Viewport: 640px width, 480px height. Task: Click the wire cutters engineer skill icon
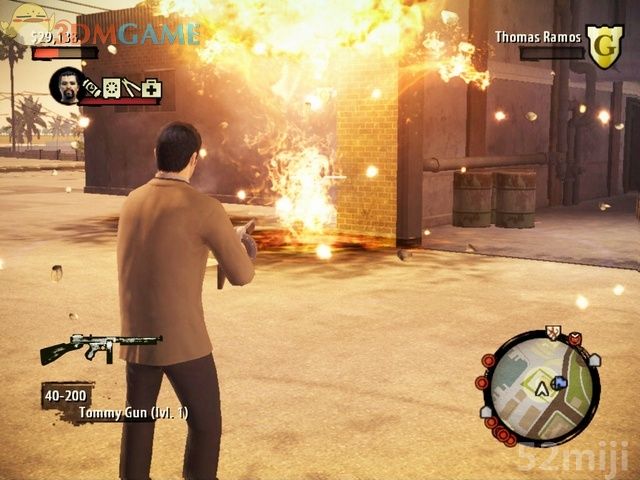coord(131,88)
